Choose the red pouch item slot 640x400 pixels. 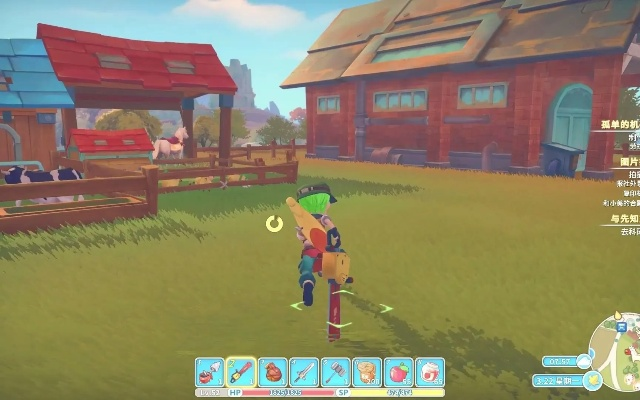tap(273, 372)
